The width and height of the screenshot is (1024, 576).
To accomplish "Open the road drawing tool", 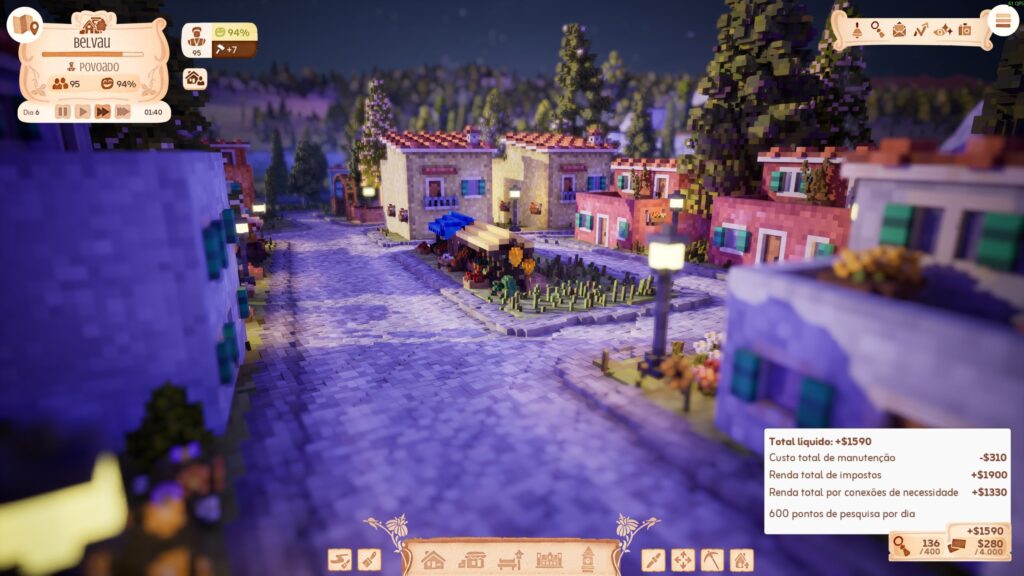I will [x=340, y=560].
